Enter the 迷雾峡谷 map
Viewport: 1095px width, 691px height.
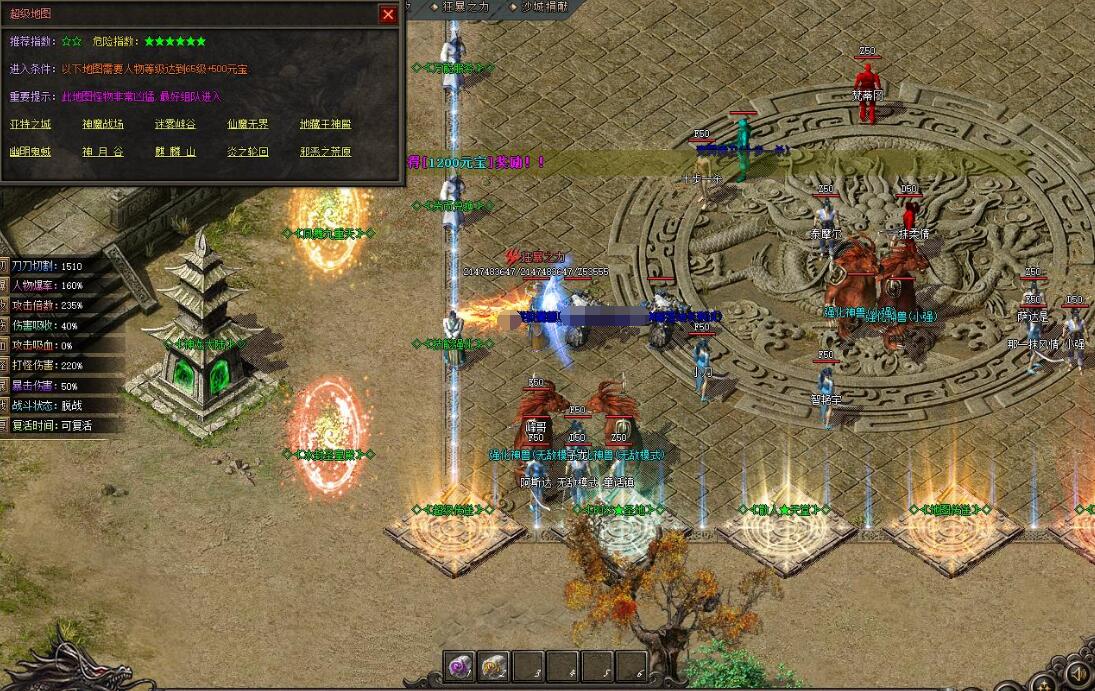tap(175, 125)
